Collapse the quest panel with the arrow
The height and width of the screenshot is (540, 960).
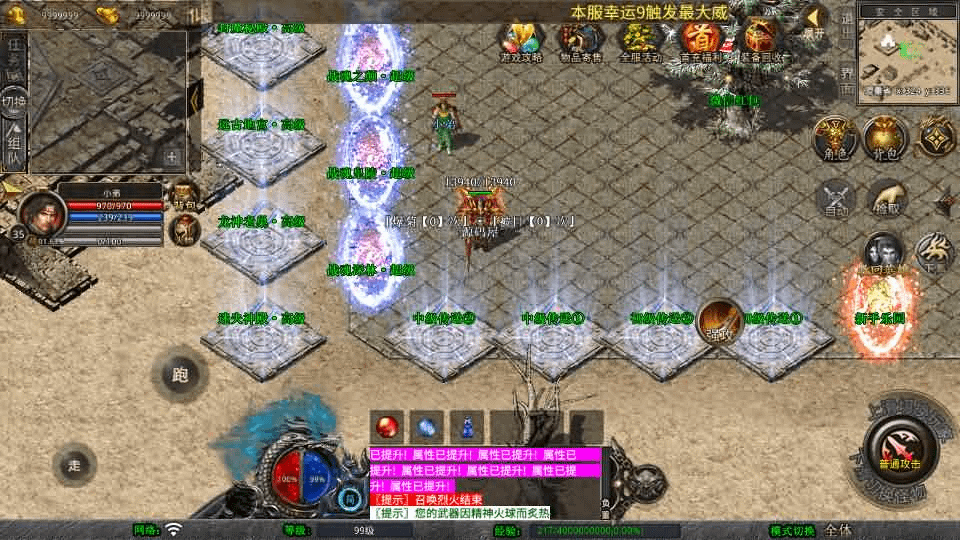coord(196,97)
